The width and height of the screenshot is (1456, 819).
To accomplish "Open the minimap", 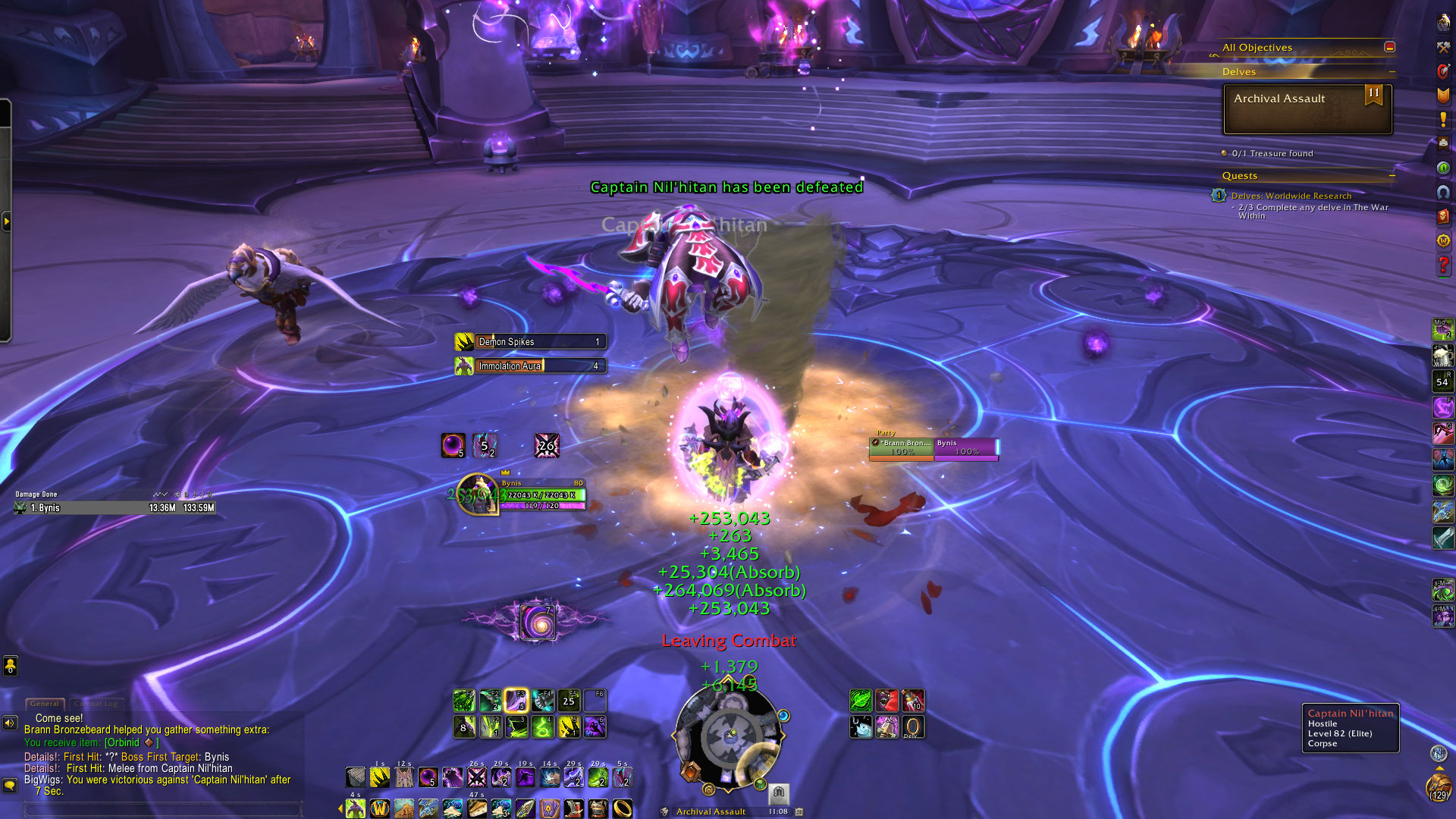I will [730, 734].
